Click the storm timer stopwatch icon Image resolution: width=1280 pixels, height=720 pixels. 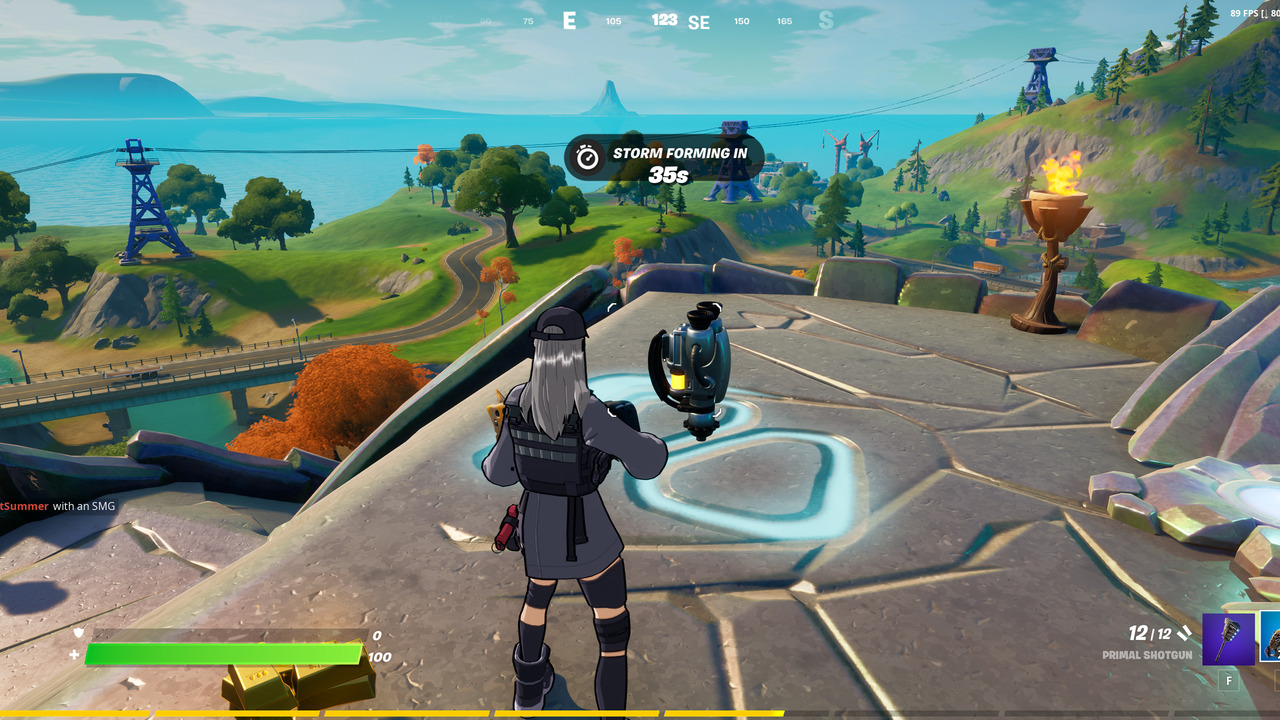pos(589,155)
